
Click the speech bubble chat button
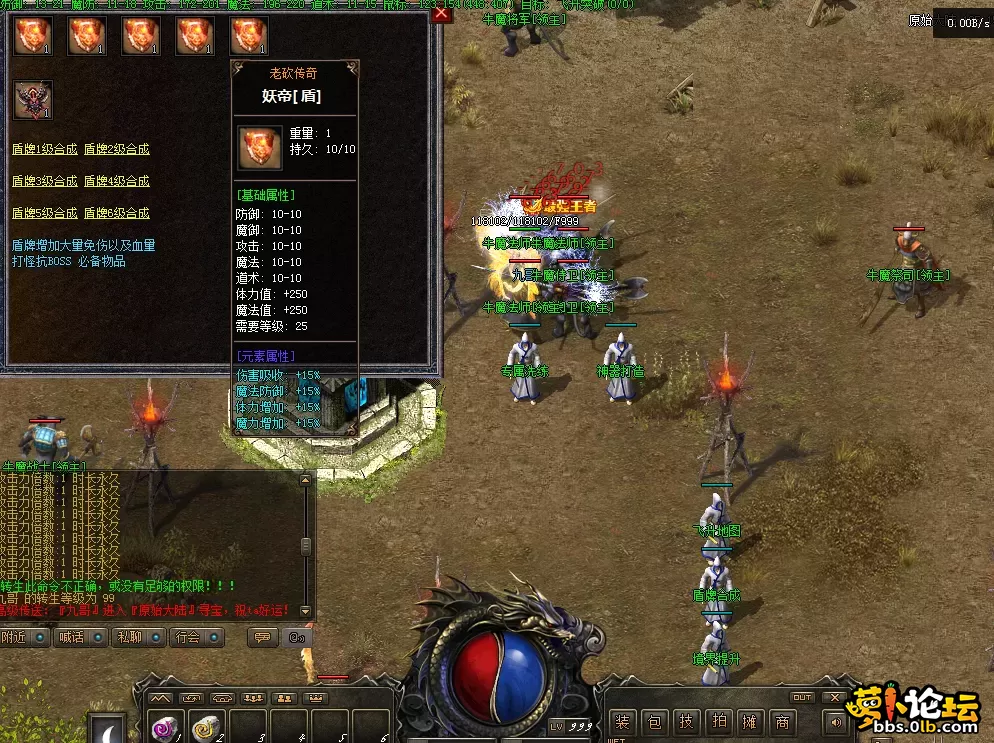(263, 636)
